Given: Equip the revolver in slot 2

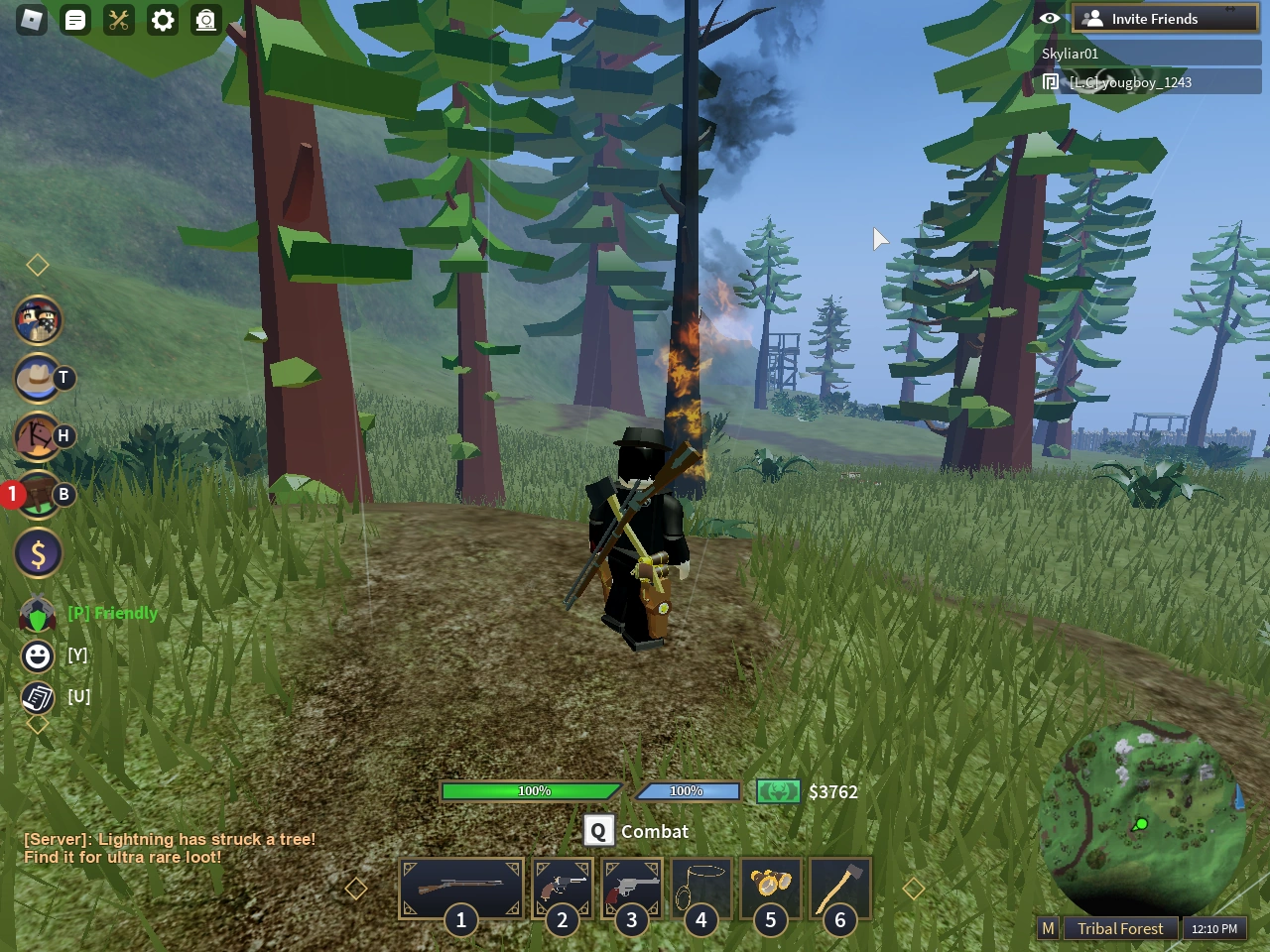Looking at the screenshot, I should click(562, 888).
